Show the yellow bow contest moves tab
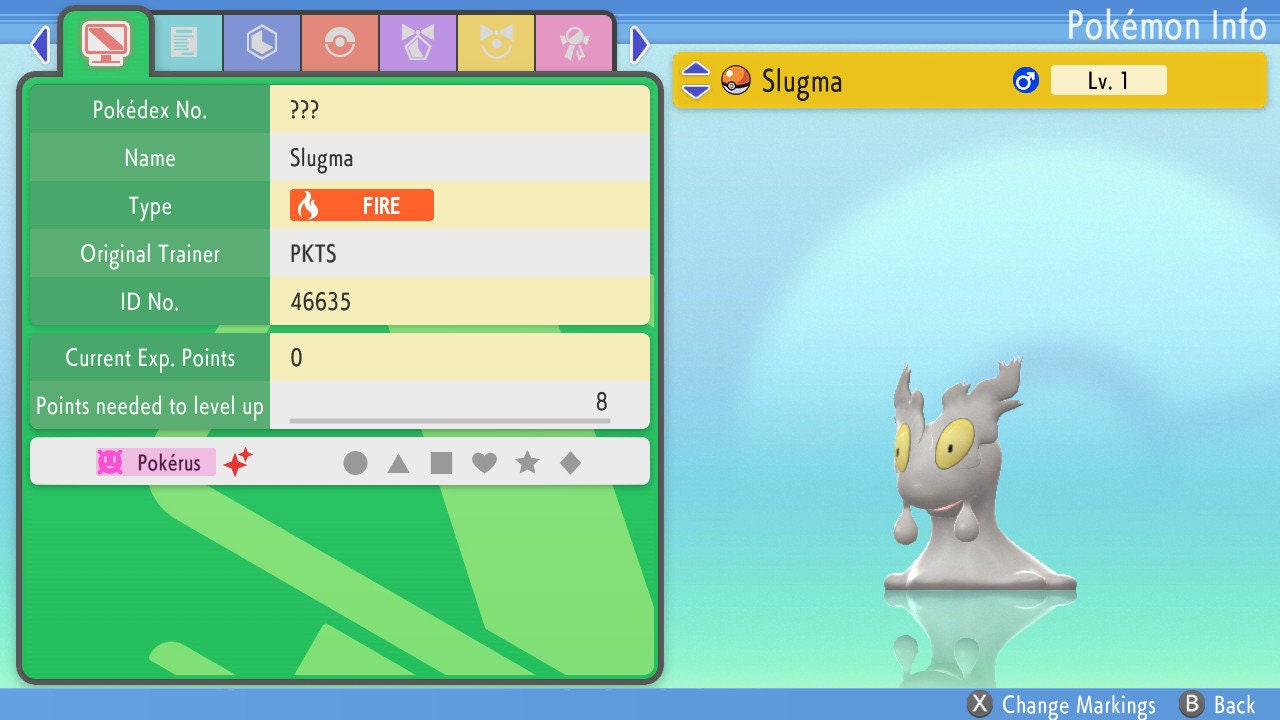Viewport: 1280px width, 720px height. click(496, 42)
